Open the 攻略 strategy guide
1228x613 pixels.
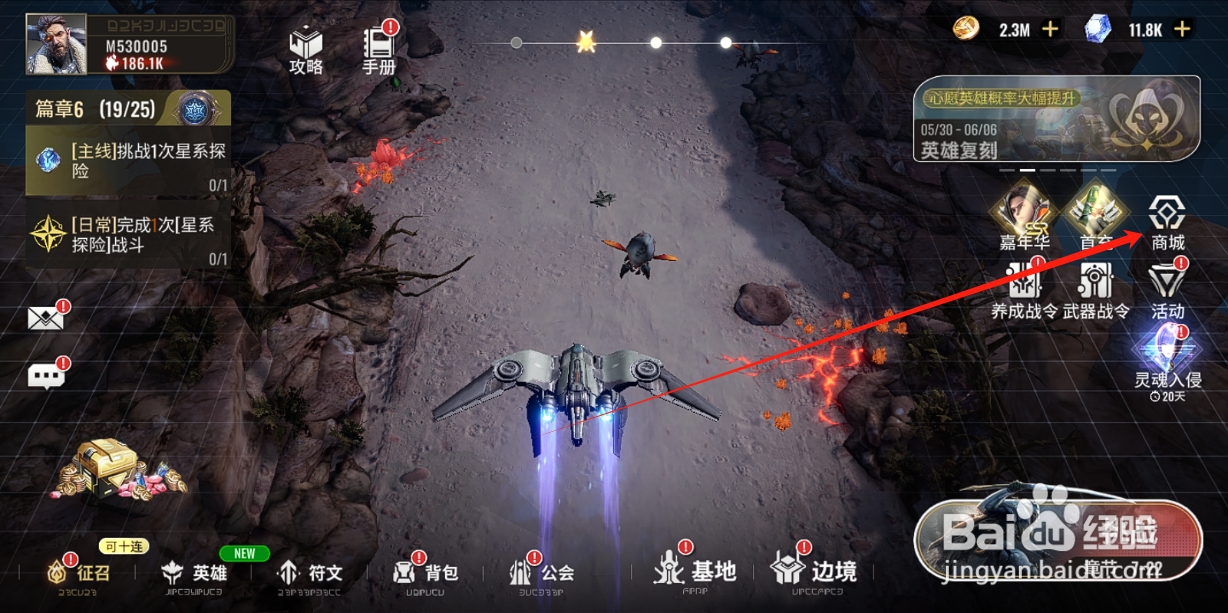click(x=306, y=50)
